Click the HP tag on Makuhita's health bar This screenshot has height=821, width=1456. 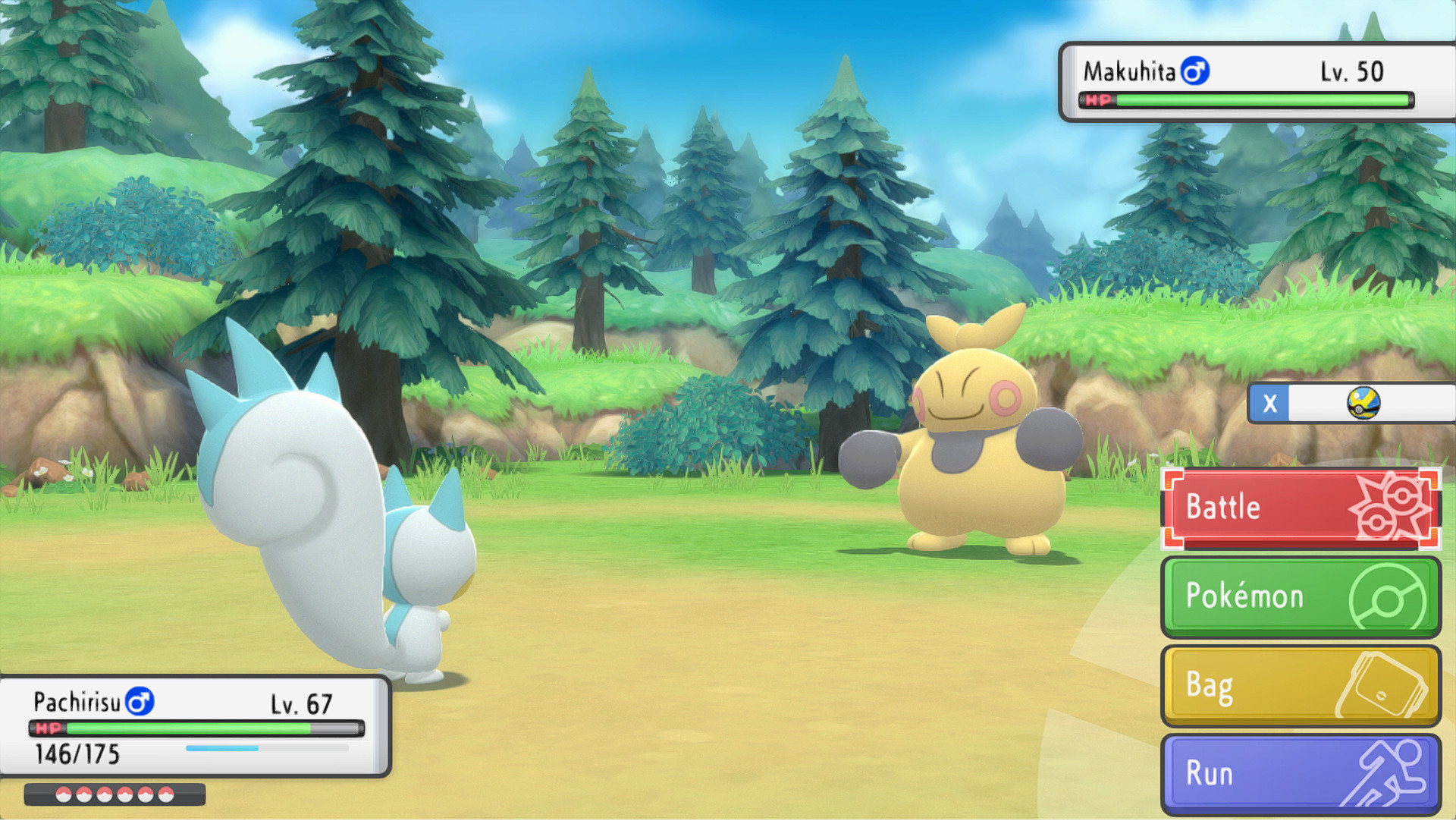click(x=1097, y=99)
